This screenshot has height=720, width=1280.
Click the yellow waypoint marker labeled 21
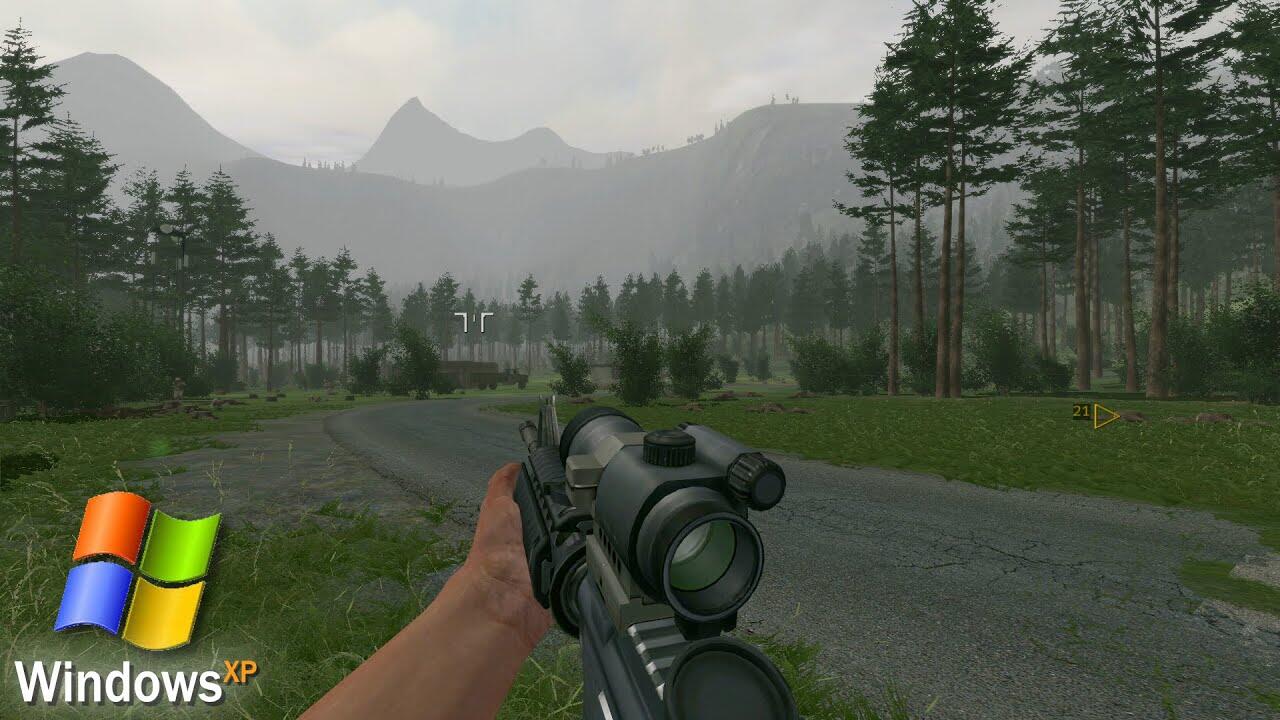tap(1103, 415)
